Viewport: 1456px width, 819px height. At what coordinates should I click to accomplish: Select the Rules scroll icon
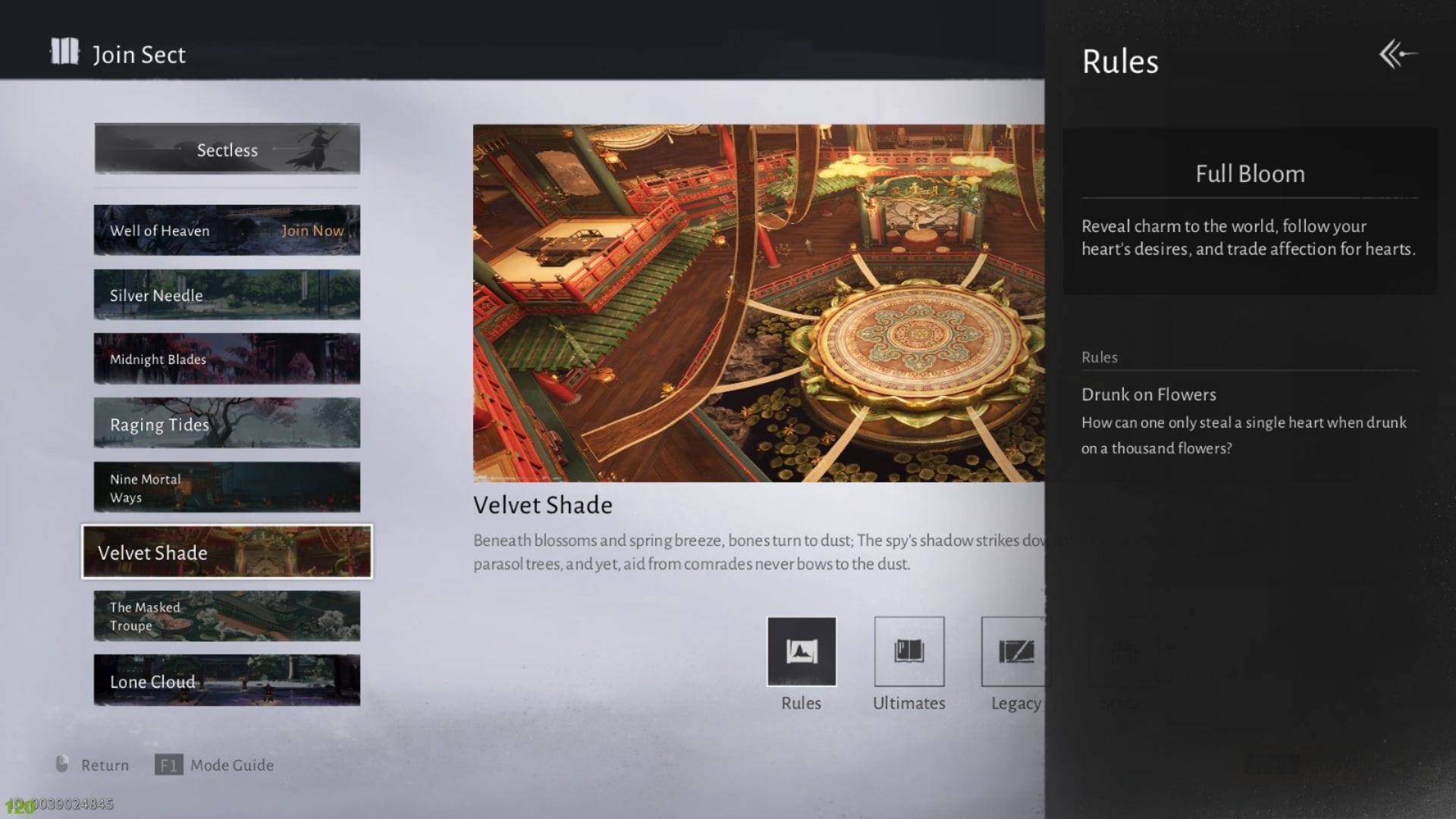802,651
